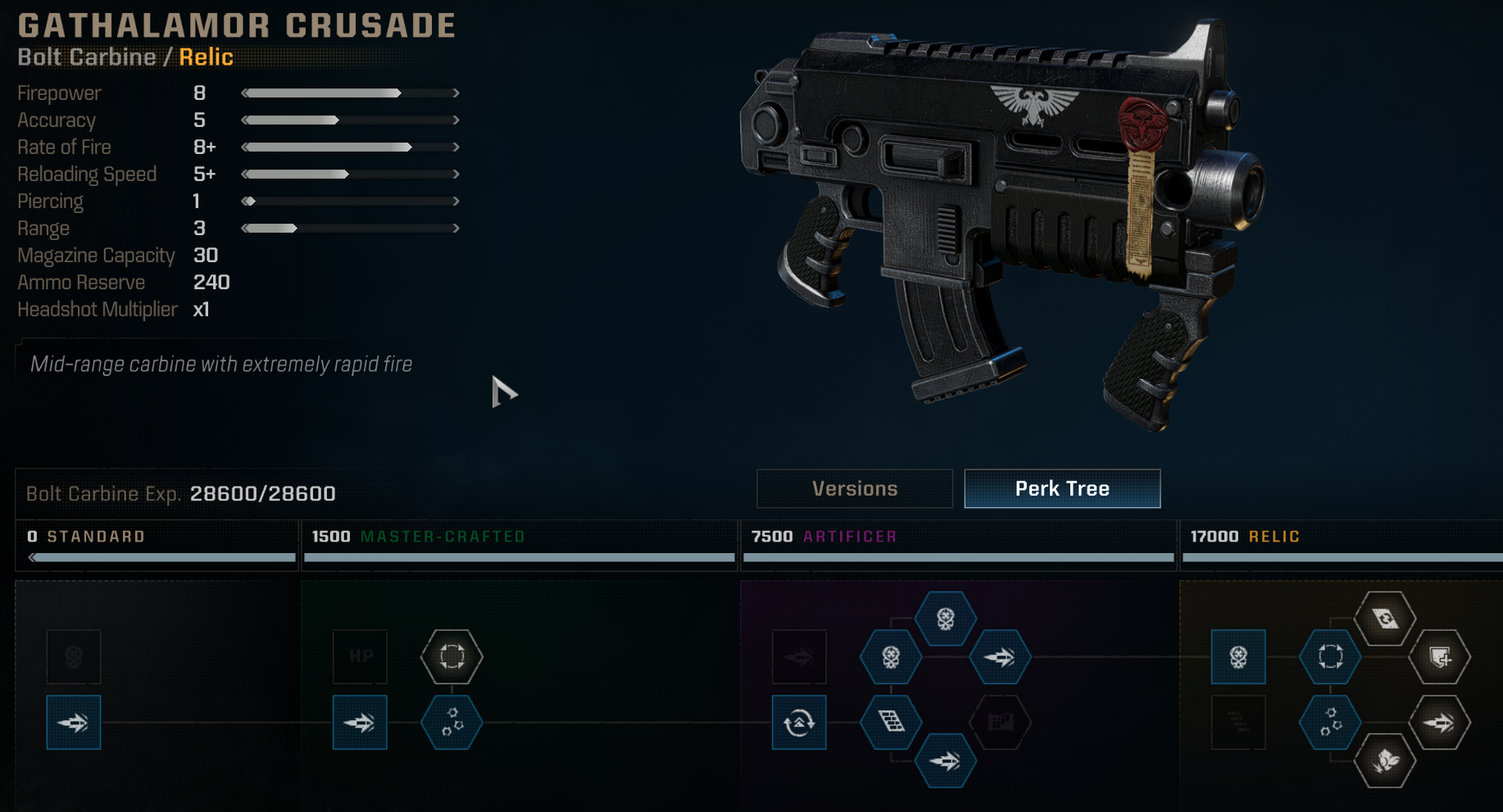Choose the dimmed HP perk square
The image size is (1503, 812).
pos(361,656)
